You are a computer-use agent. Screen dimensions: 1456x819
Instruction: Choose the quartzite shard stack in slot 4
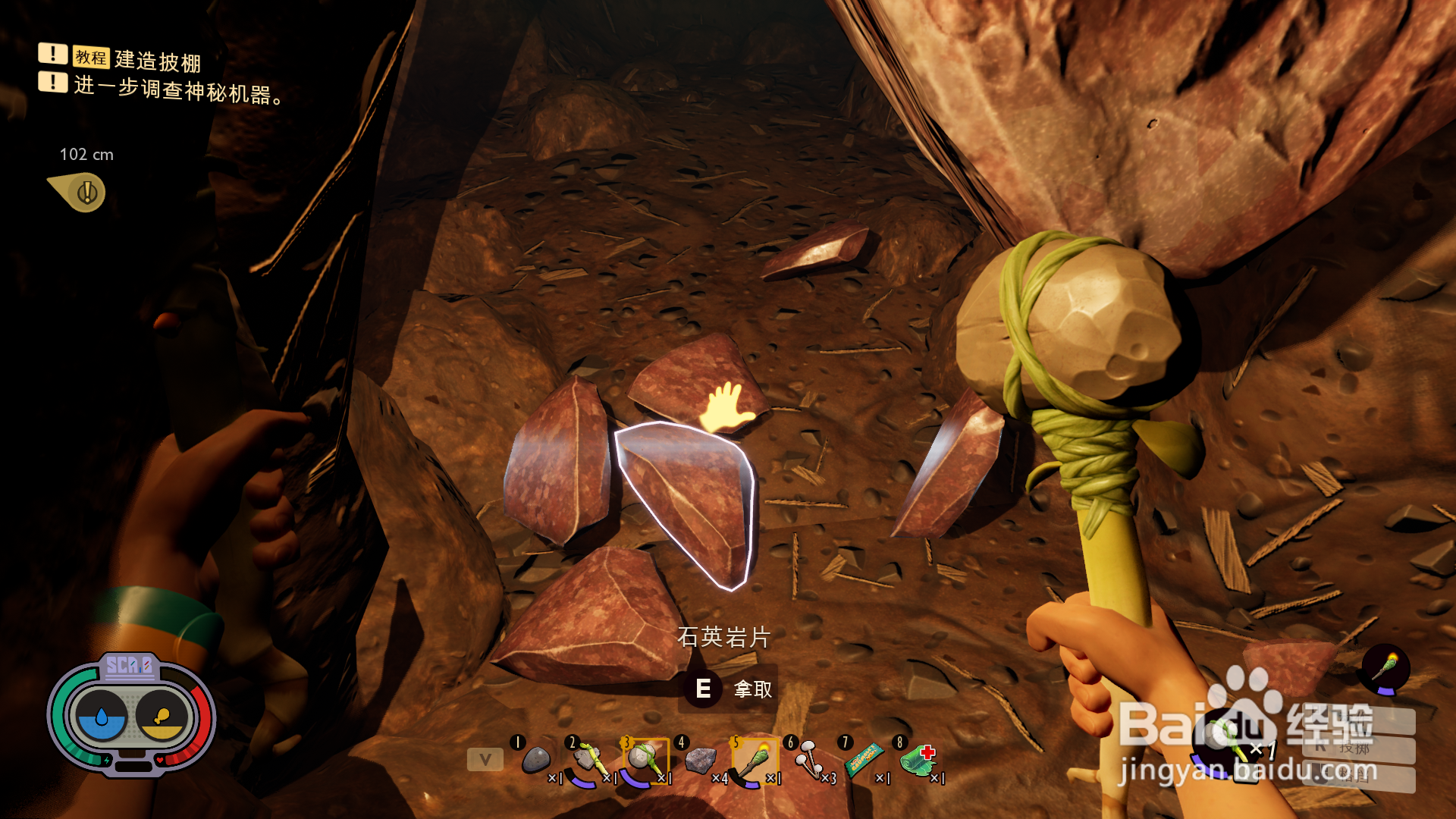pos(700,760)
